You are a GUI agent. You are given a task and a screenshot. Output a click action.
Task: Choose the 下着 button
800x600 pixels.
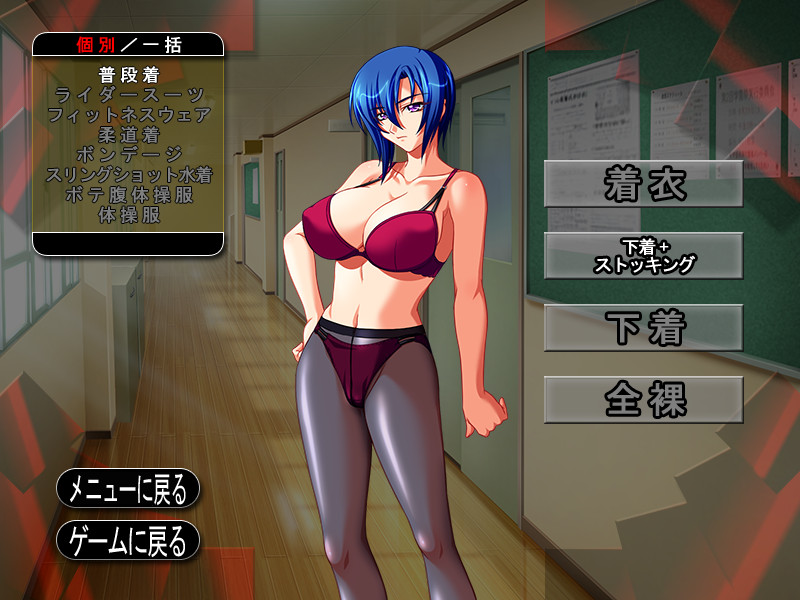643,328
